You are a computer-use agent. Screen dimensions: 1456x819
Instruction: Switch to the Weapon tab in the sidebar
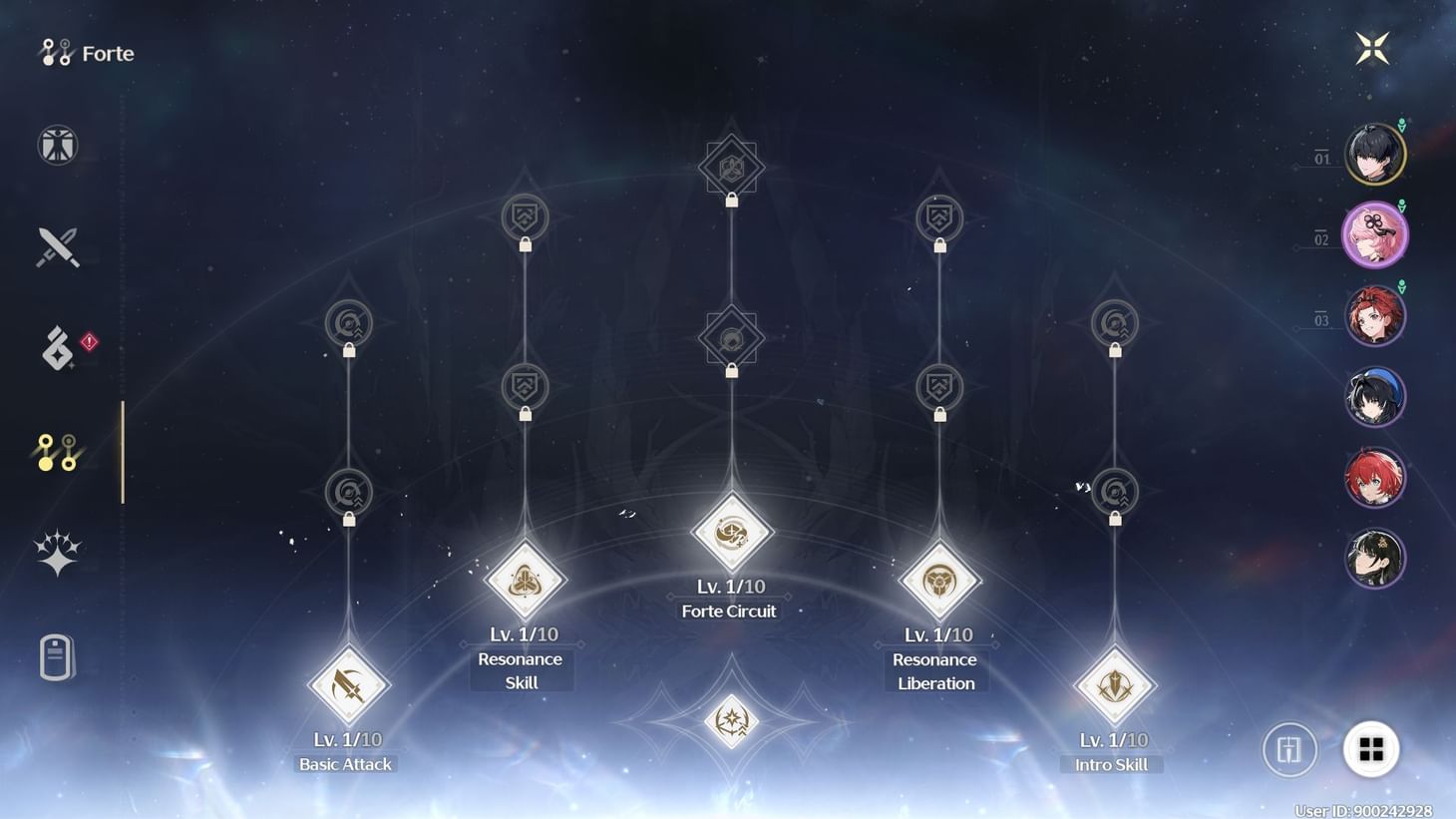click(x=56, y=247)
